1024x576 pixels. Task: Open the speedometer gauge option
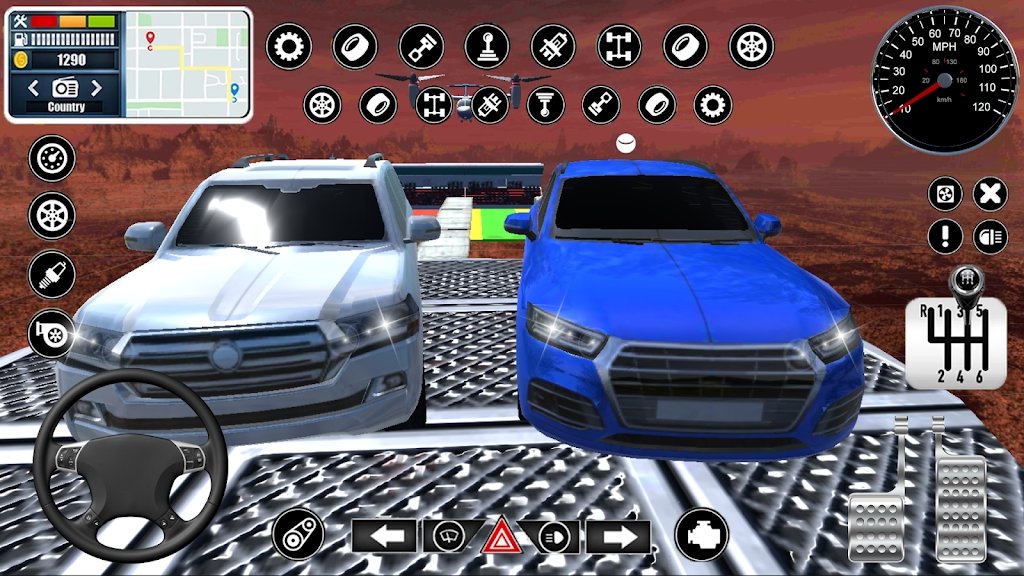point(52,159)
